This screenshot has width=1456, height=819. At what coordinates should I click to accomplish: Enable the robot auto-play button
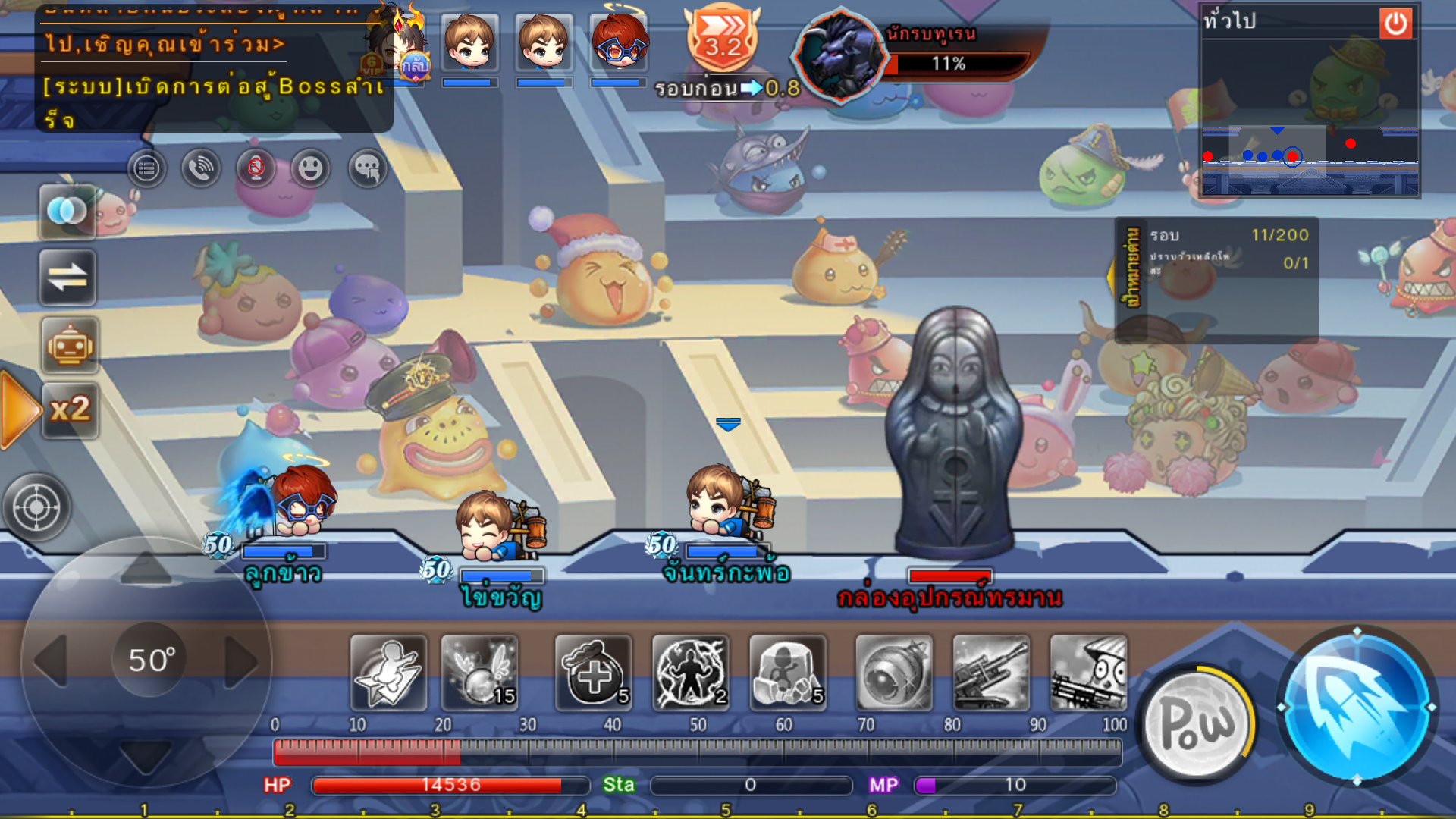[70, 346]
